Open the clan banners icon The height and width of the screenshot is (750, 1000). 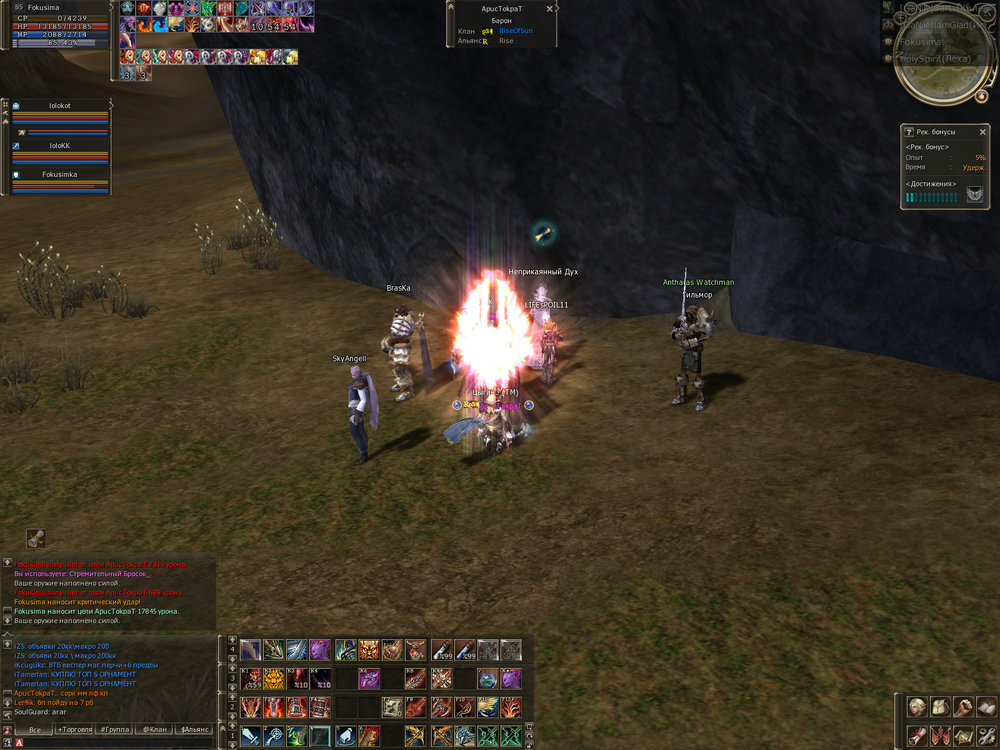coord(939,736)
